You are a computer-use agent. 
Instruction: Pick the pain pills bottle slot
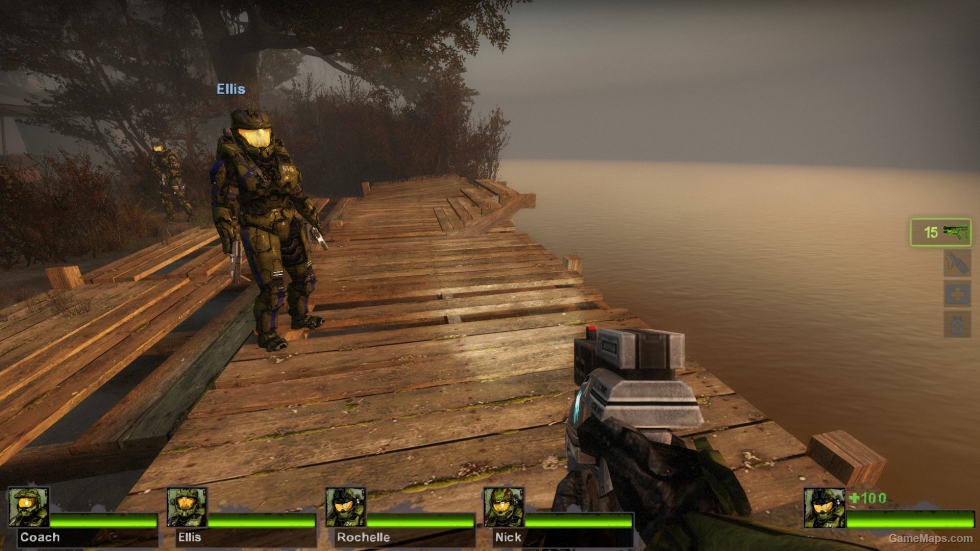coord(957,324)
